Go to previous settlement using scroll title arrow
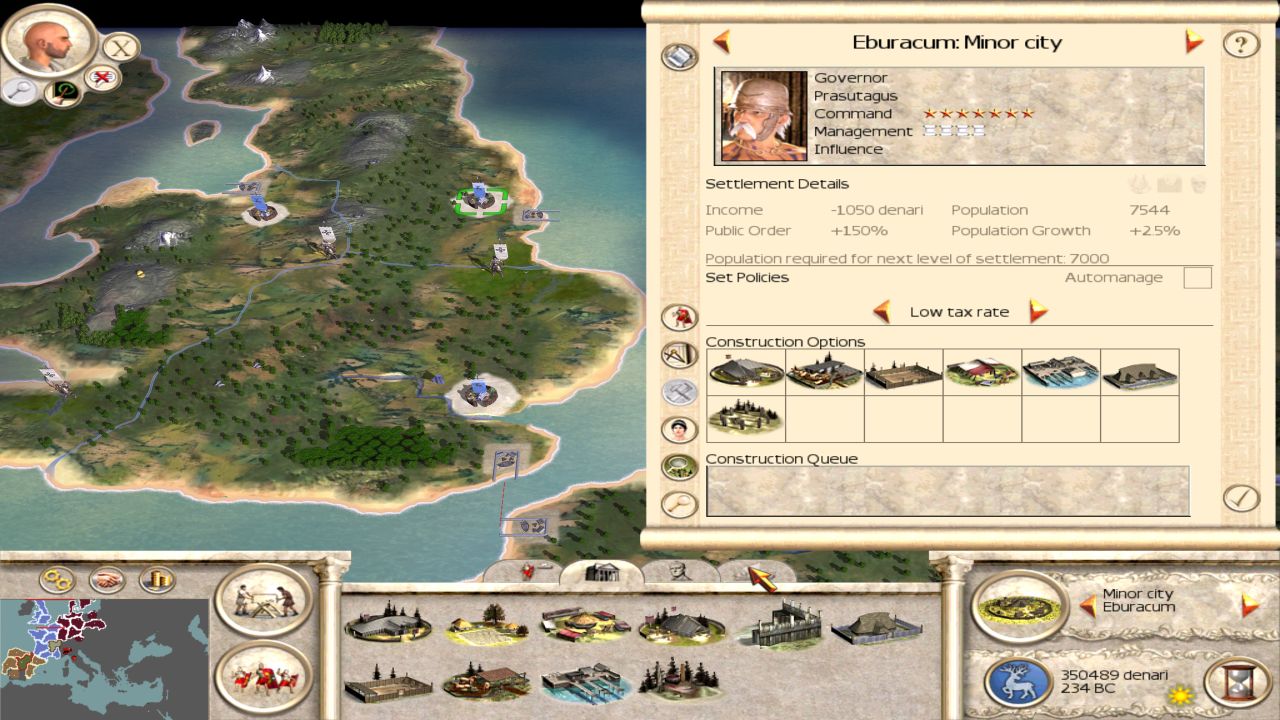The image size is (1280, 720). click(721, 42)
